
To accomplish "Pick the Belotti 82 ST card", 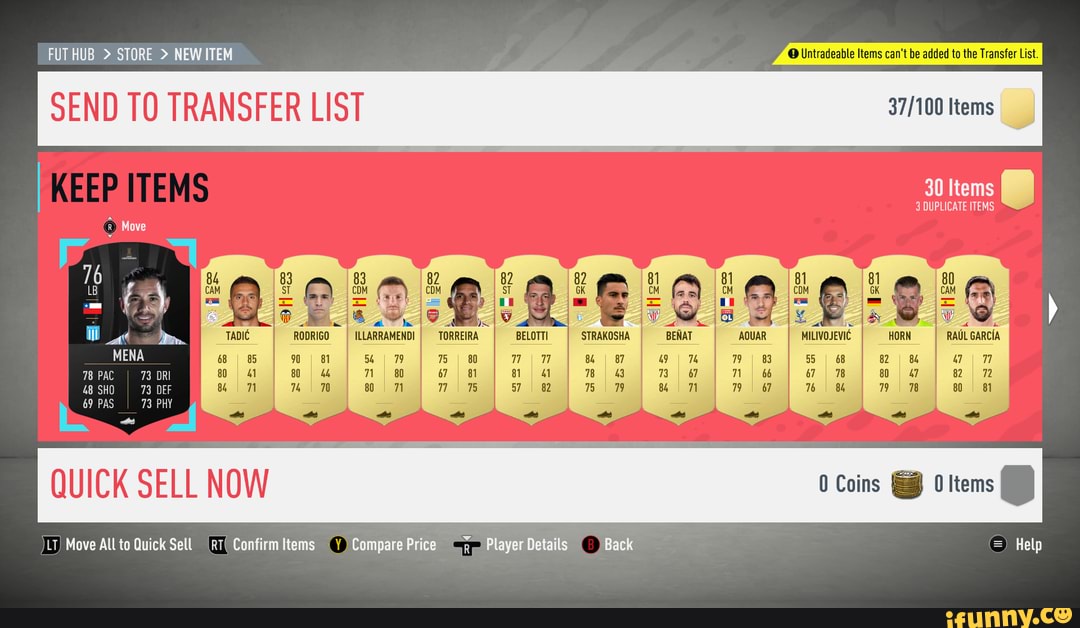I will 531,340.
